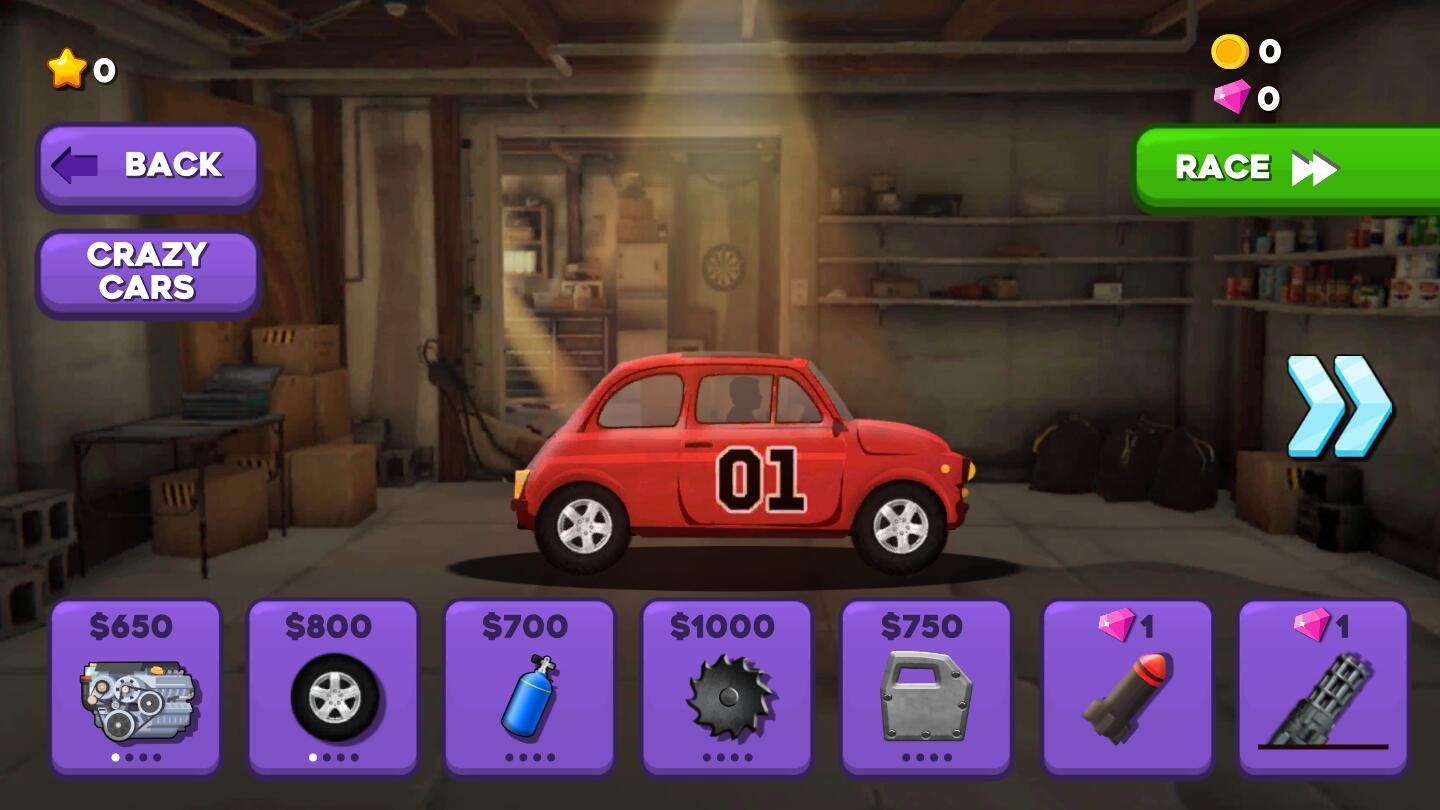Screen dimensions: 1440x810
Task: Purchase the $800 wheel upgrade
Action: (333, 686)
